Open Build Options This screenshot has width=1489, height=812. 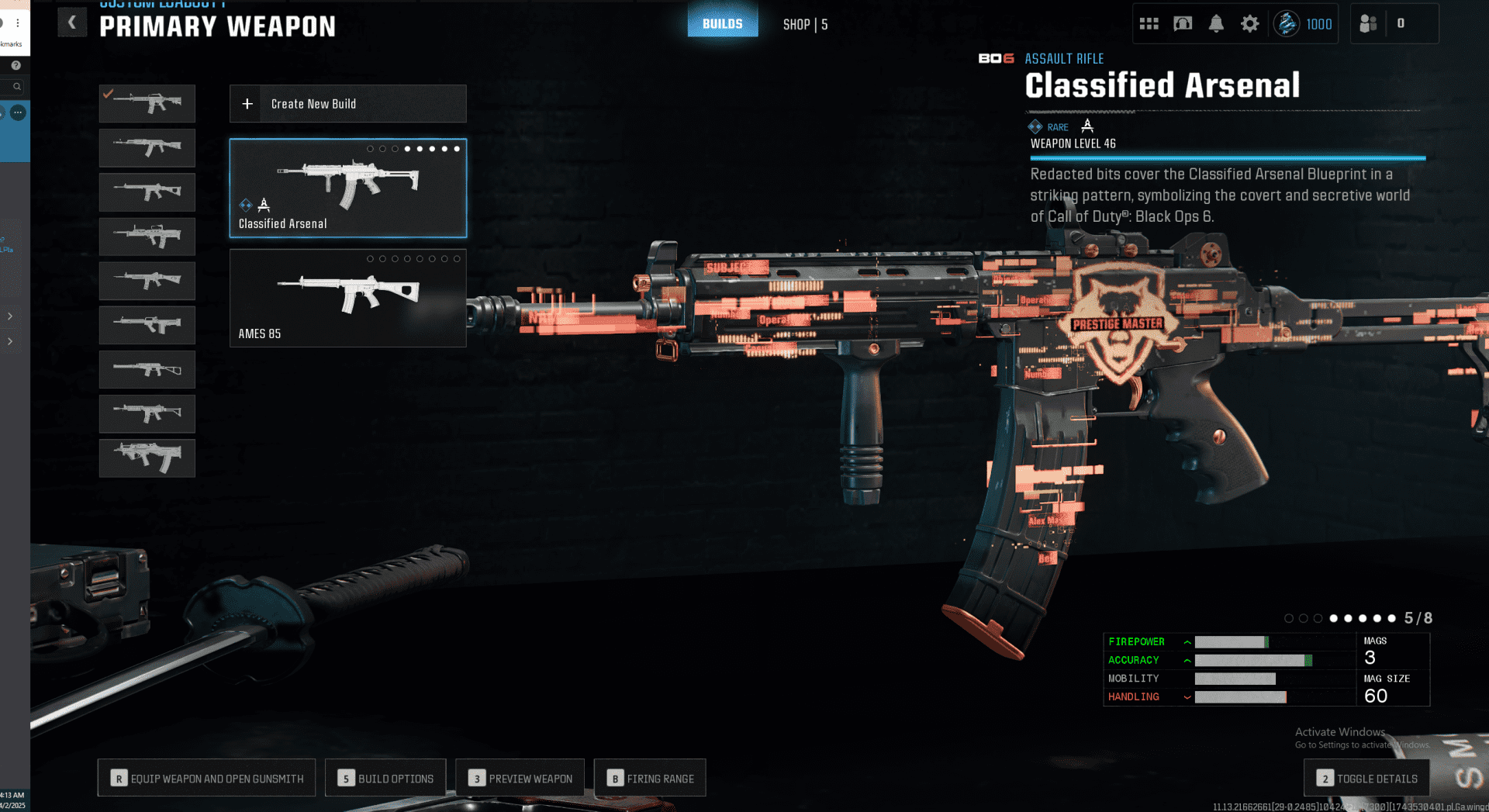coord(385,778)
